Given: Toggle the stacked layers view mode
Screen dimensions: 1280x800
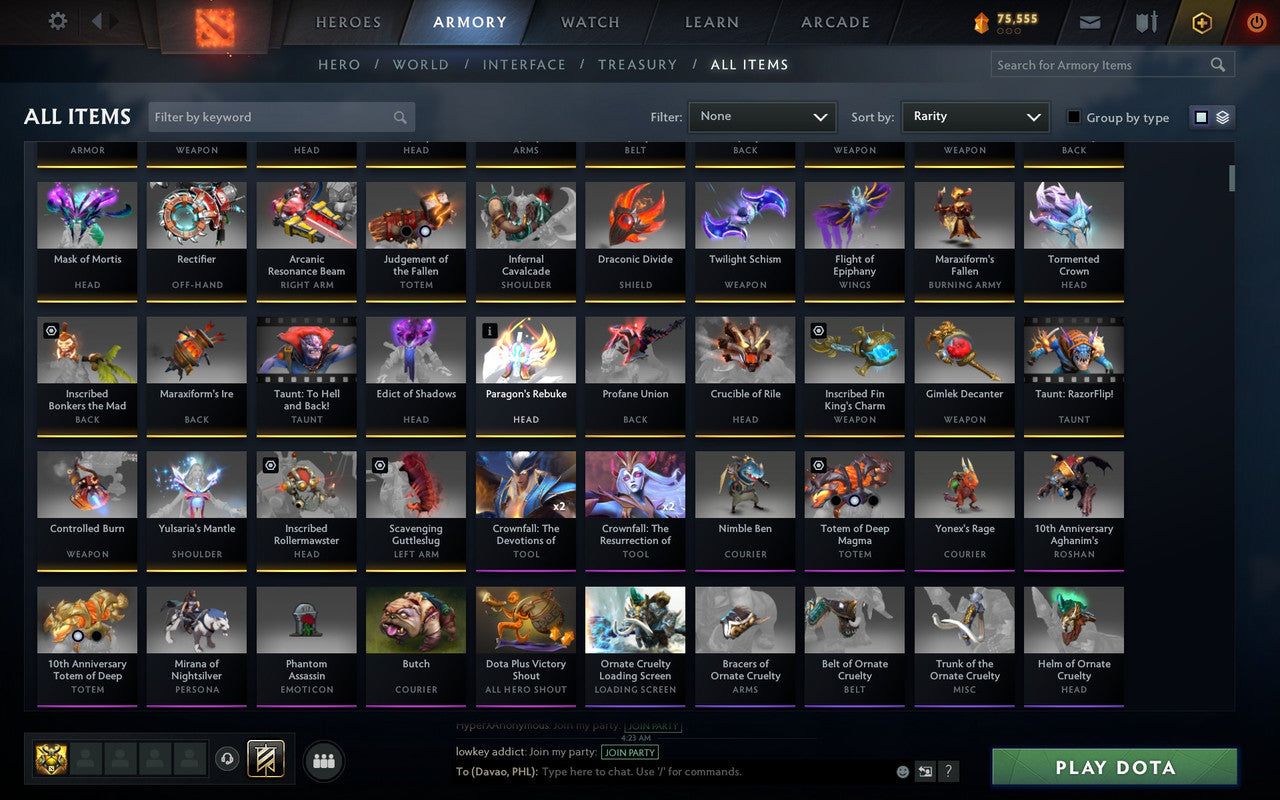Looking at the screenshot, I should [1222, 116].
